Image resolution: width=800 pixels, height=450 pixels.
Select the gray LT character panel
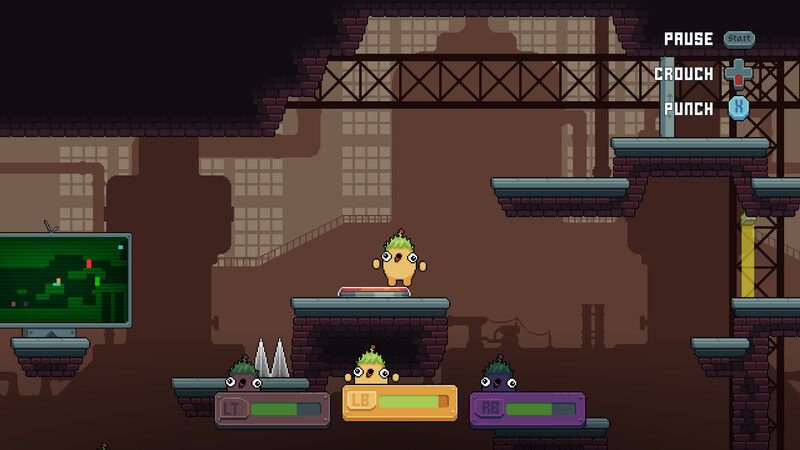(272, 409)
